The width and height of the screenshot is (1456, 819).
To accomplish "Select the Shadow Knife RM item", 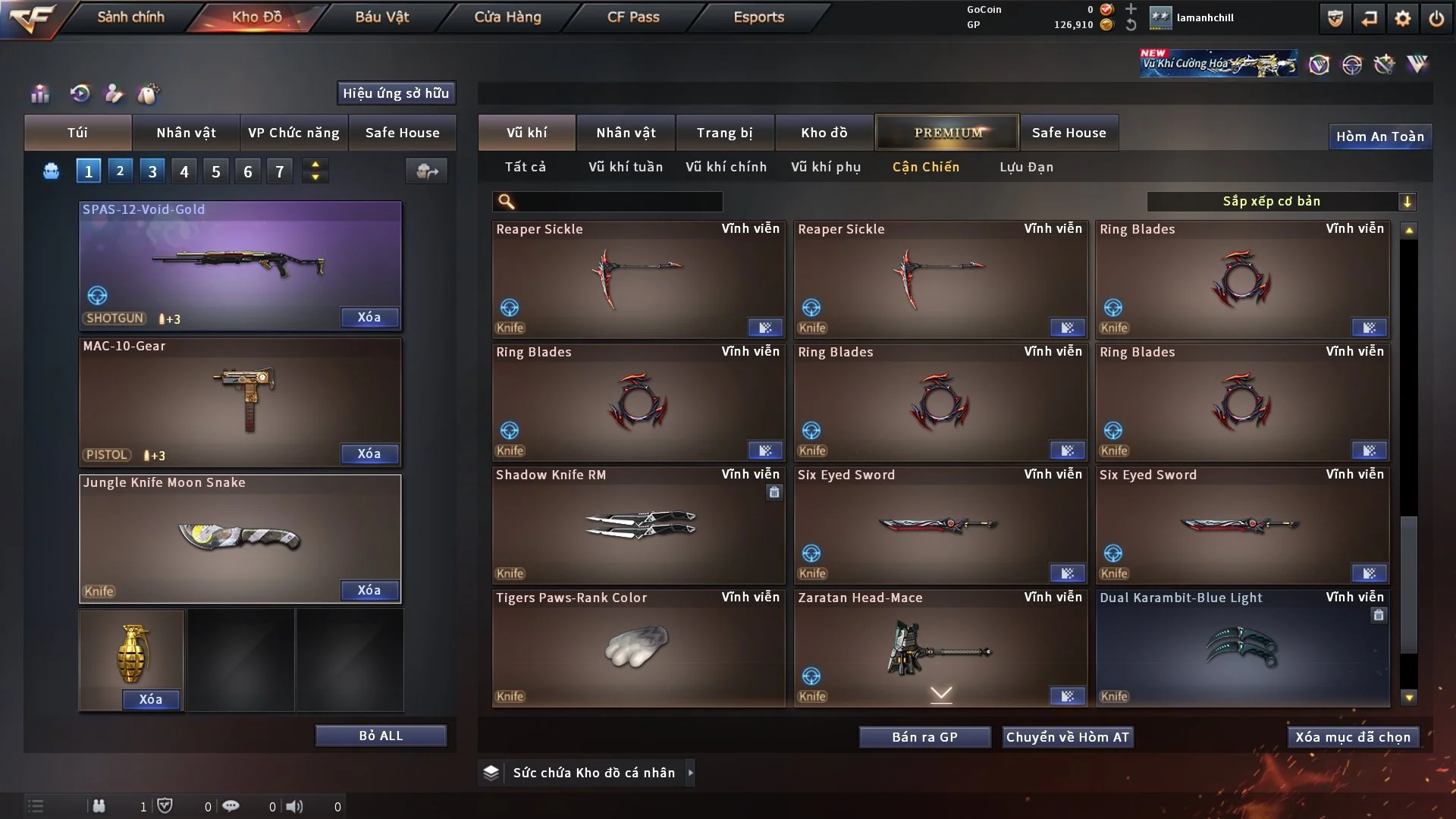I will pyautogui.click(x=638, y=525).
